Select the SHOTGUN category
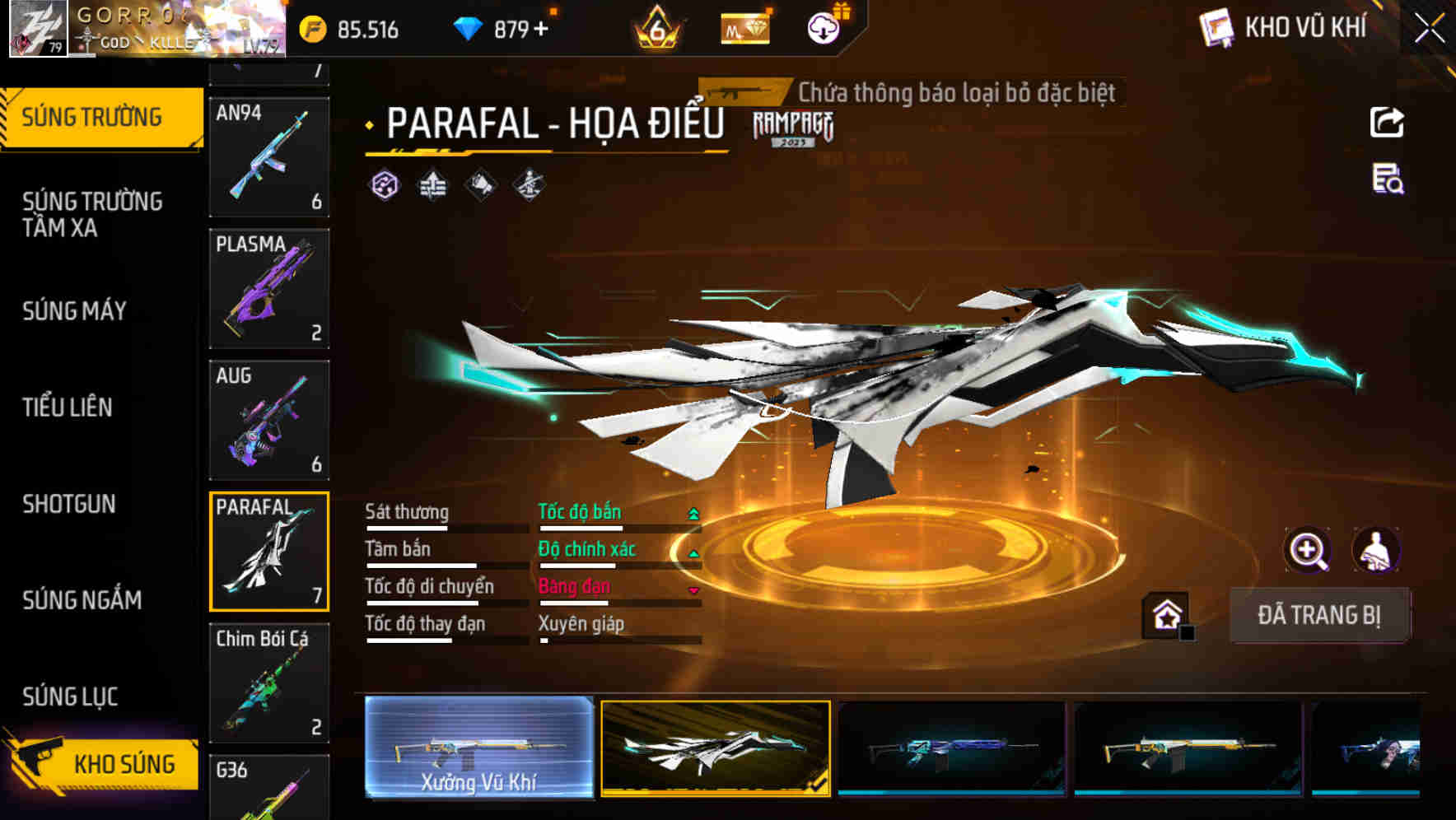The image size is (1456, 820). [70, 504]
